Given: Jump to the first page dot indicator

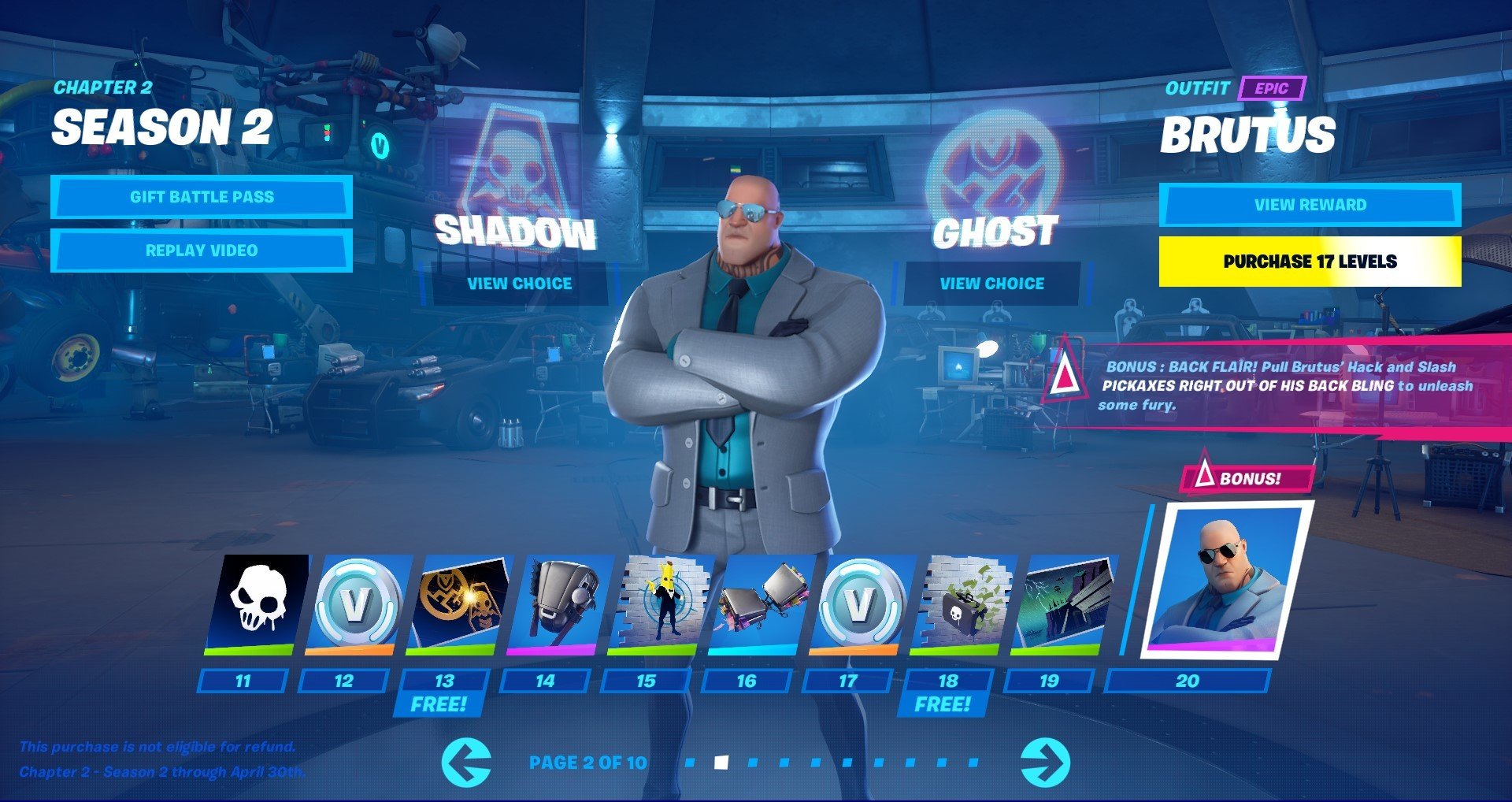Looking at the screenshot, I should (691, 762).
